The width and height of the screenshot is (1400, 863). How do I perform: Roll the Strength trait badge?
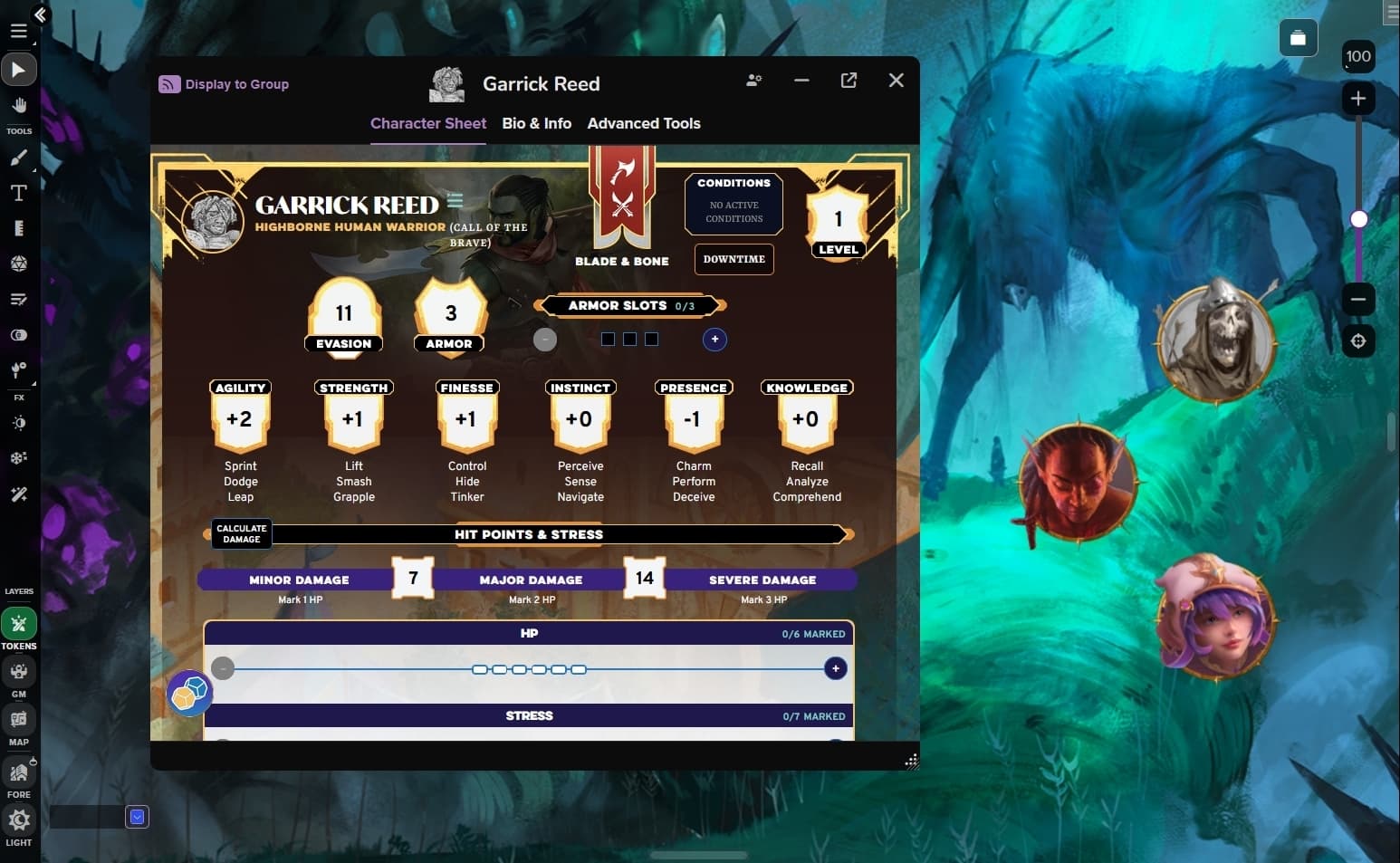[x=353, y=419]
